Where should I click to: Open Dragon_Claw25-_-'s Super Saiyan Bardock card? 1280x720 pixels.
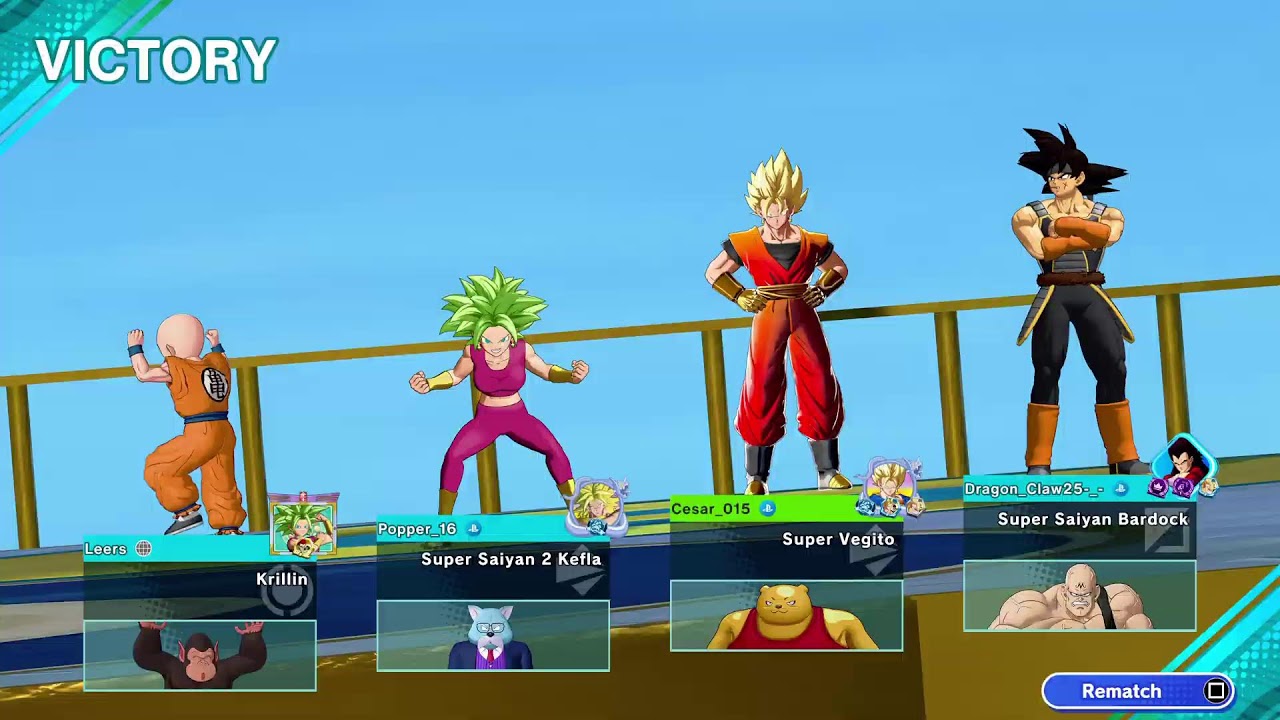click(1079, 518)
